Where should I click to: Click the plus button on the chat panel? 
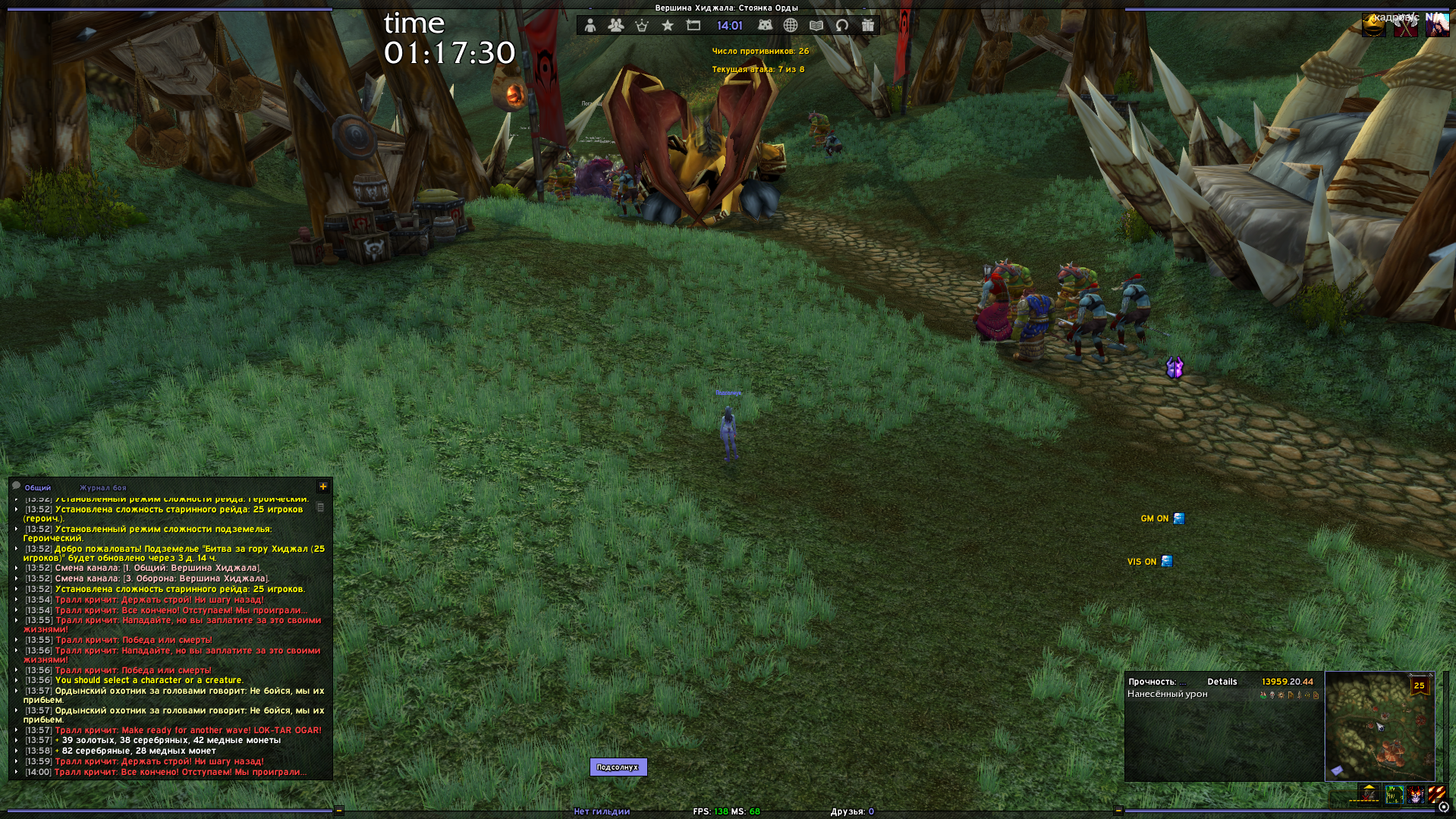[323, 487]
